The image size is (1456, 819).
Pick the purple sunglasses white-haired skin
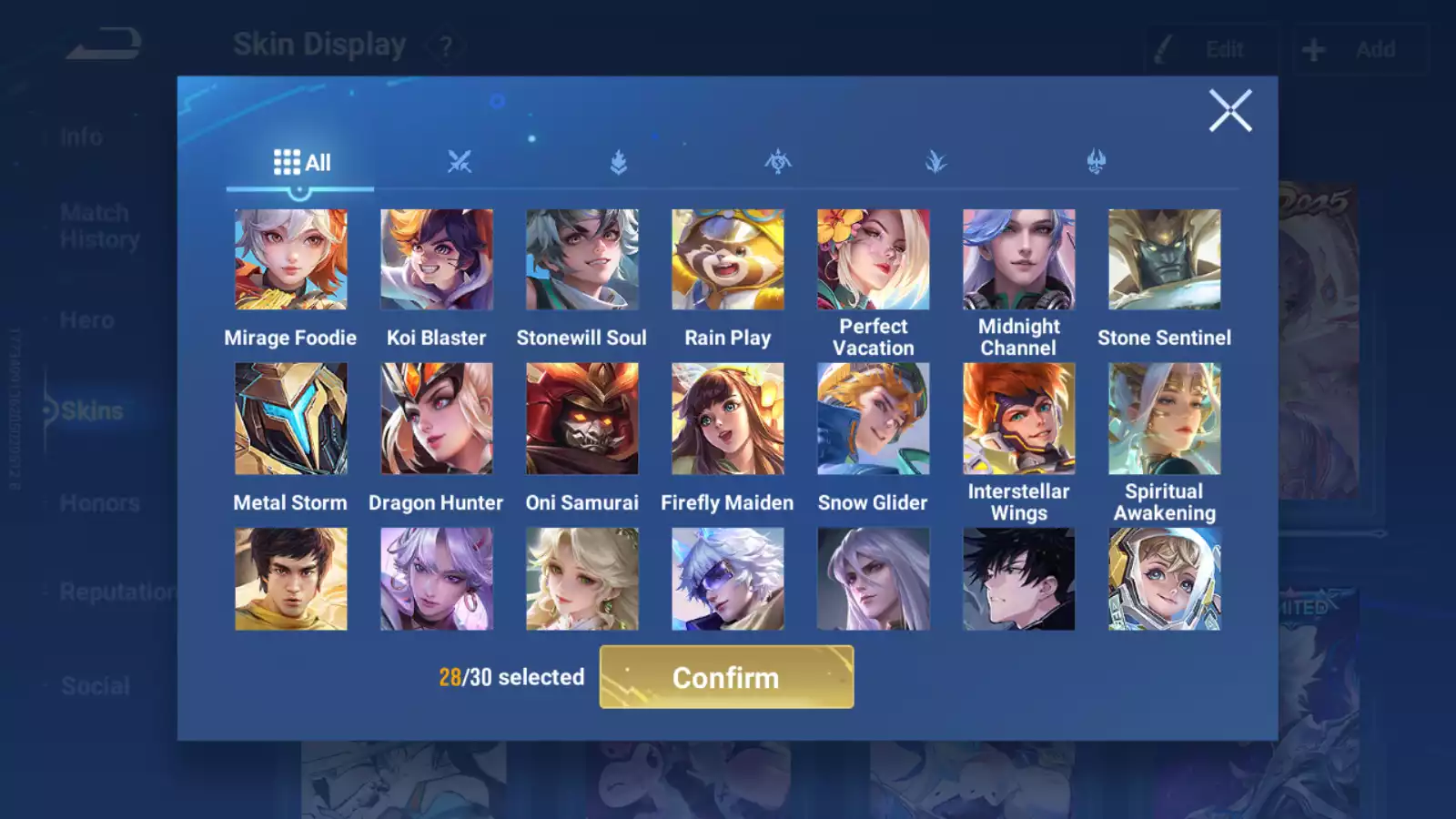[x=728, y=579]
